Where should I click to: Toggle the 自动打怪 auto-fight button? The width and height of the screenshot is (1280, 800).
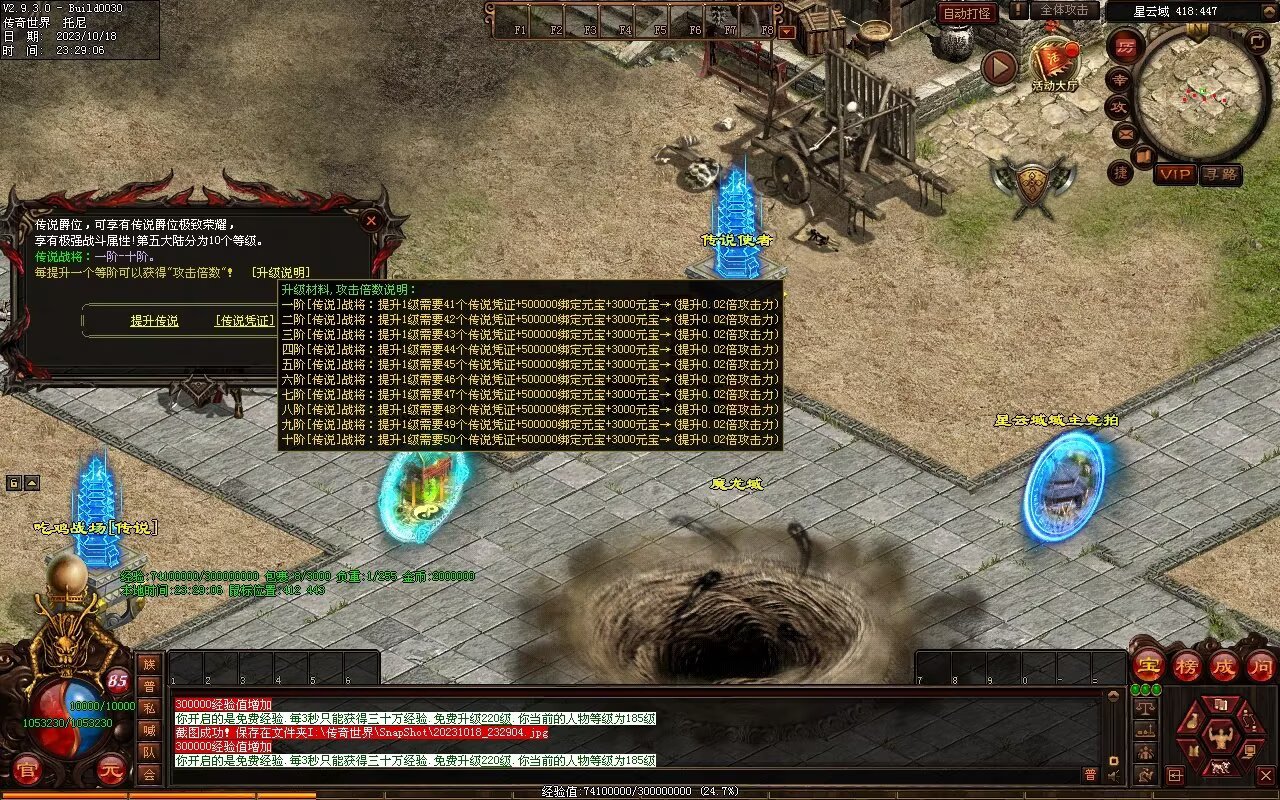coord(968,13)
